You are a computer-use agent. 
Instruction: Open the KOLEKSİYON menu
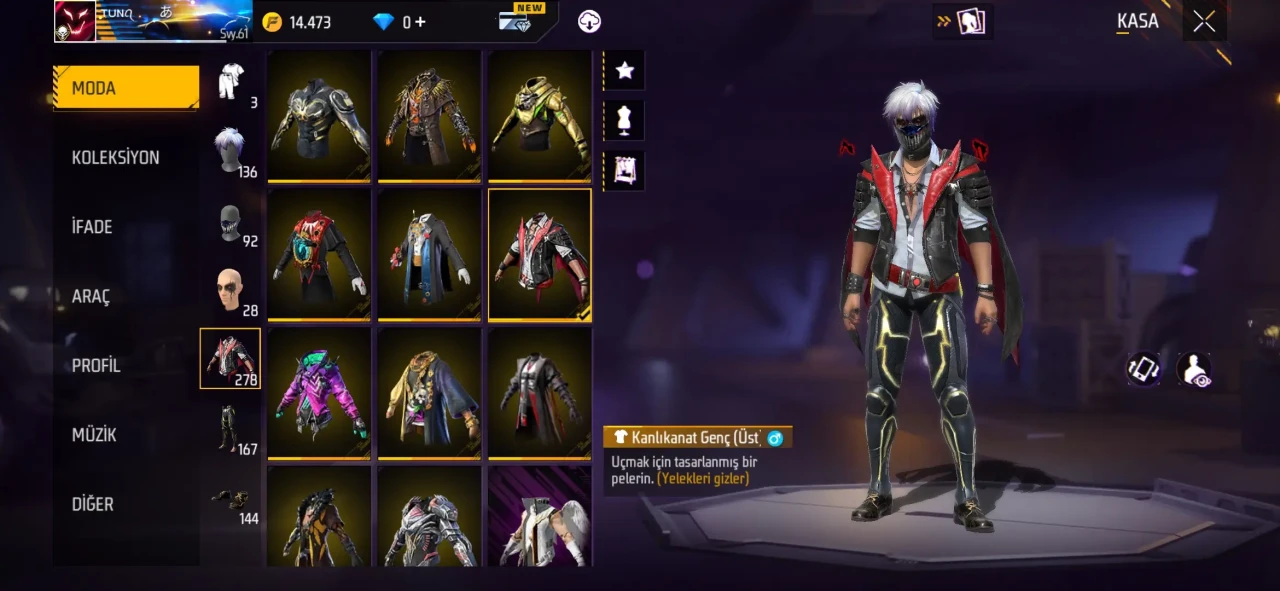coord(116,158)
